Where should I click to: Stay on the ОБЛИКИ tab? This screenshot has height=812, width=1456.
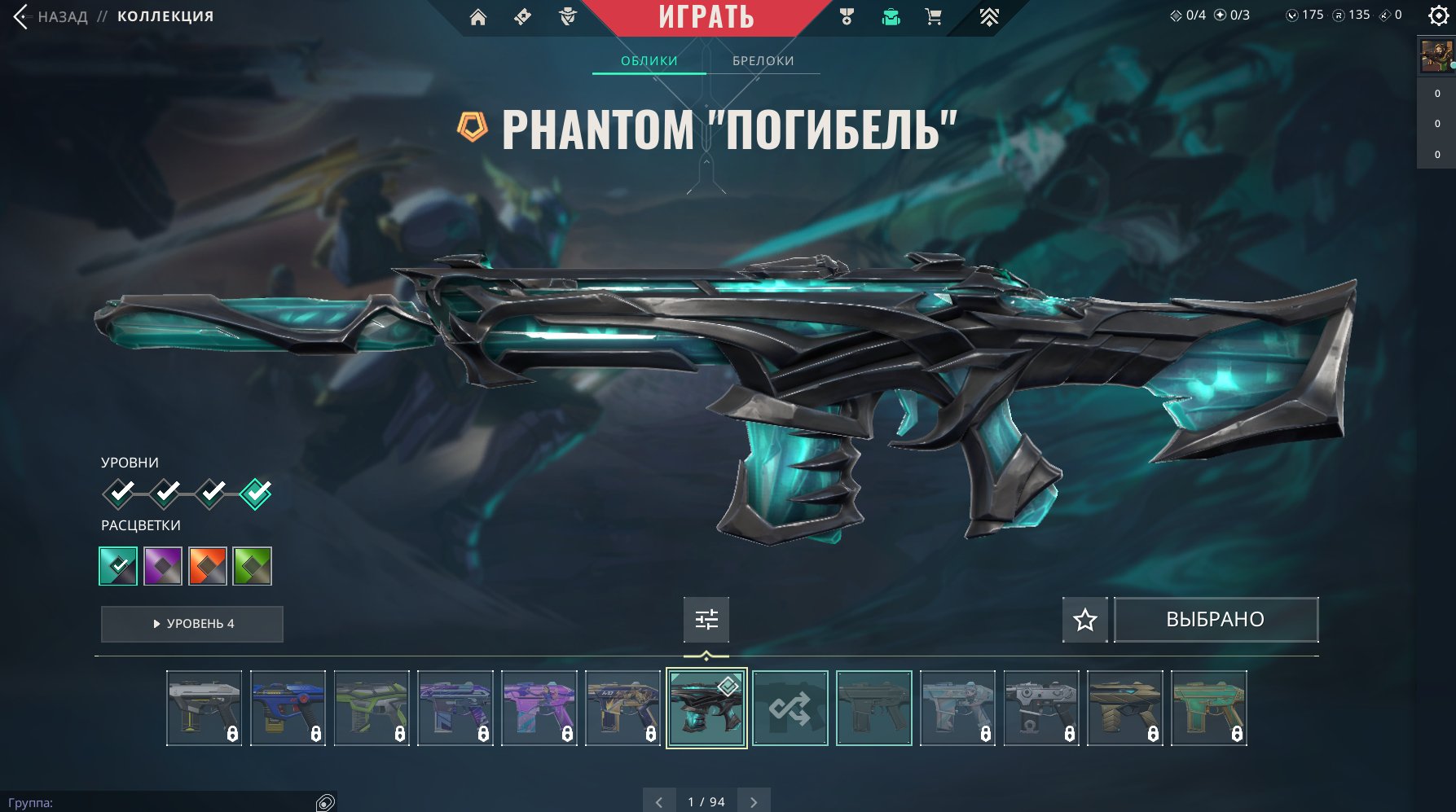tap(648, 59)
